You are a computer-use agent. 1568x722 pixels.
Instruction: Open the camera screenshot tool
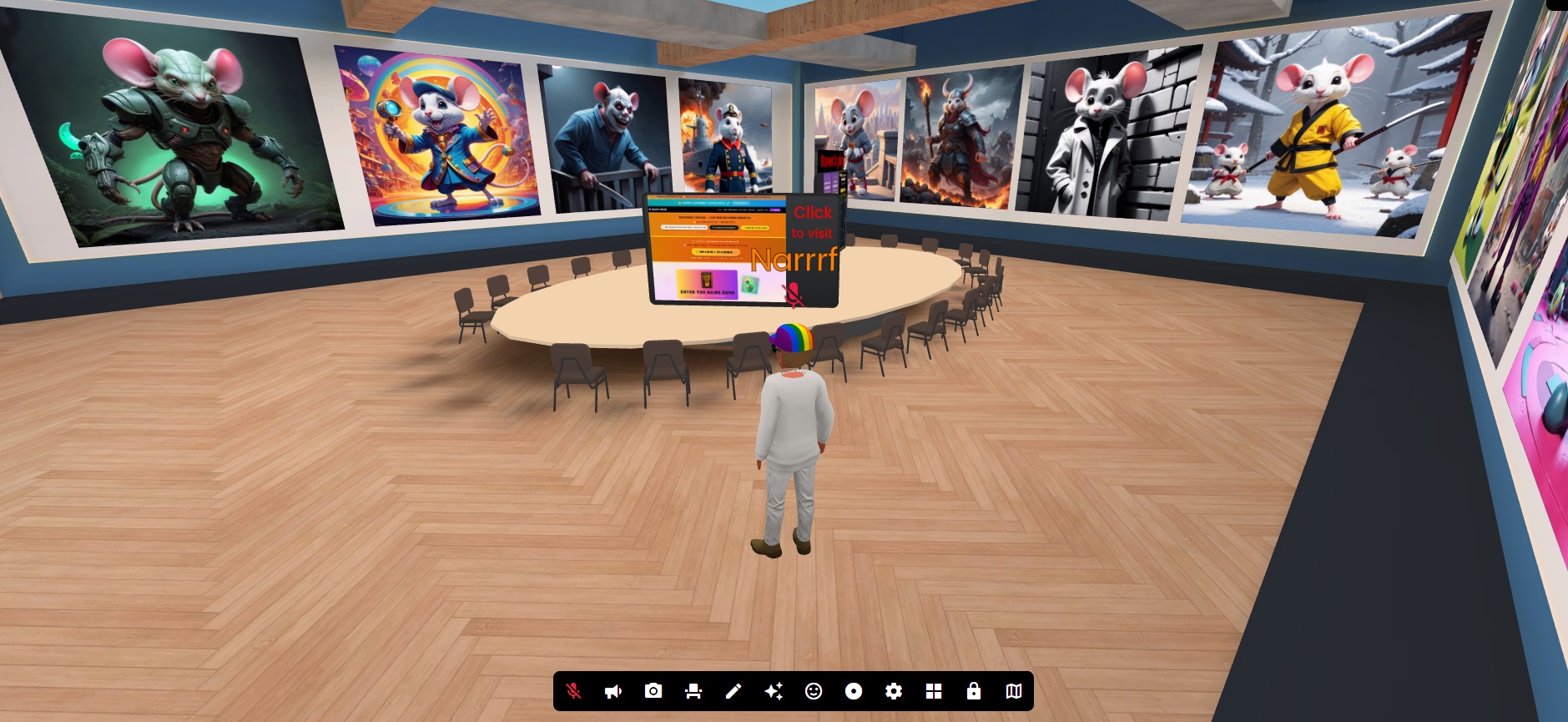tap(654, 690)
